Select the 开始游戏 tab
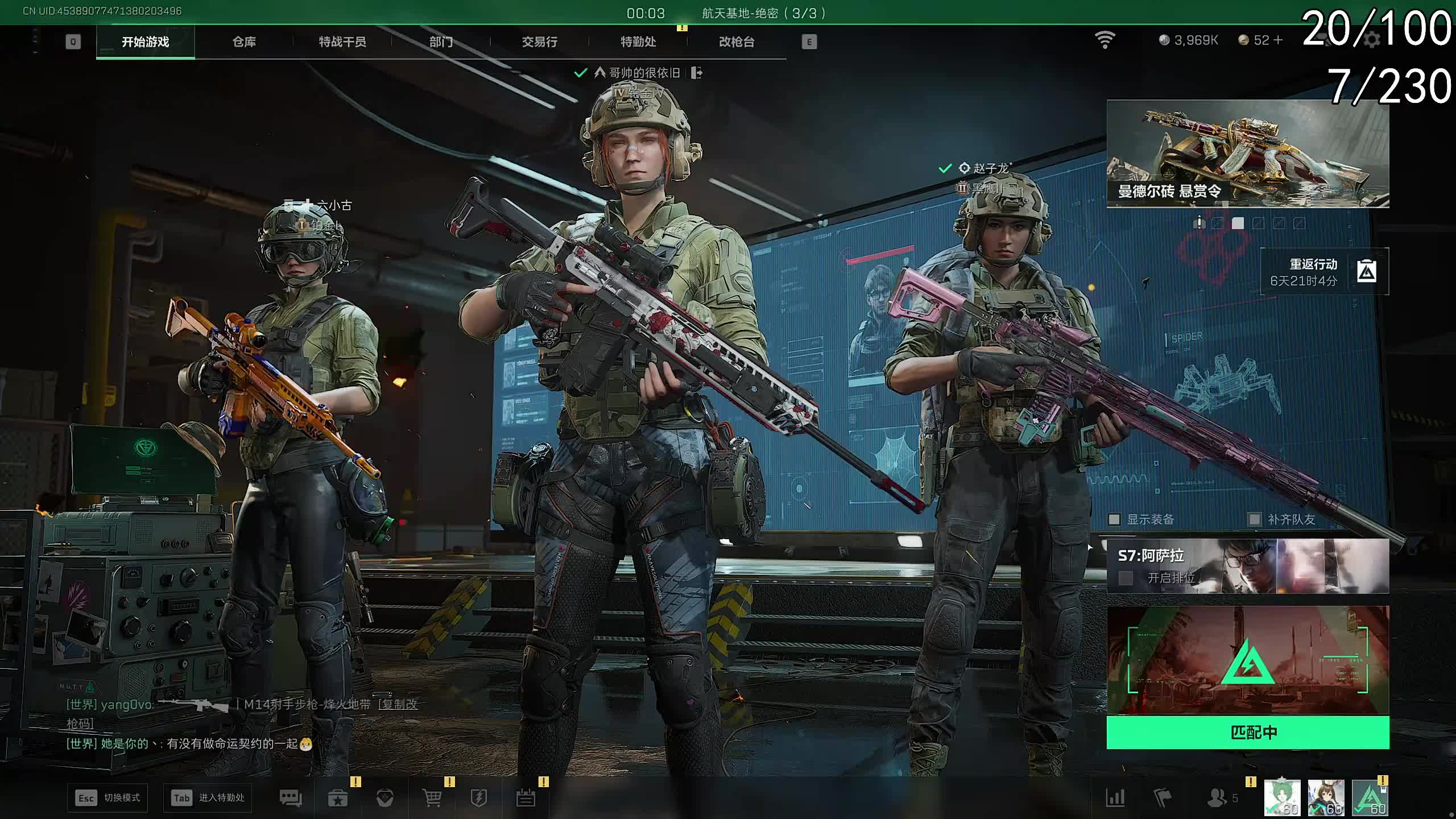Screen dimensions: 1456x819 tap(145, 42)
